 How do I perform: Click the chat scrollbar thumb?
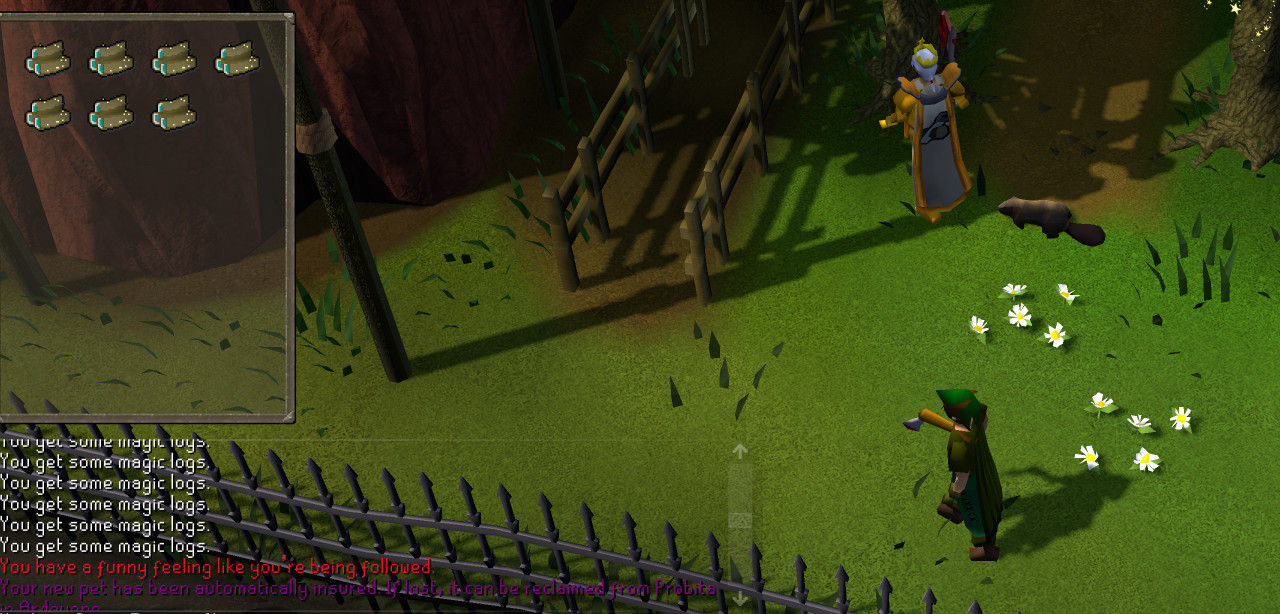(x=740, y=520)
